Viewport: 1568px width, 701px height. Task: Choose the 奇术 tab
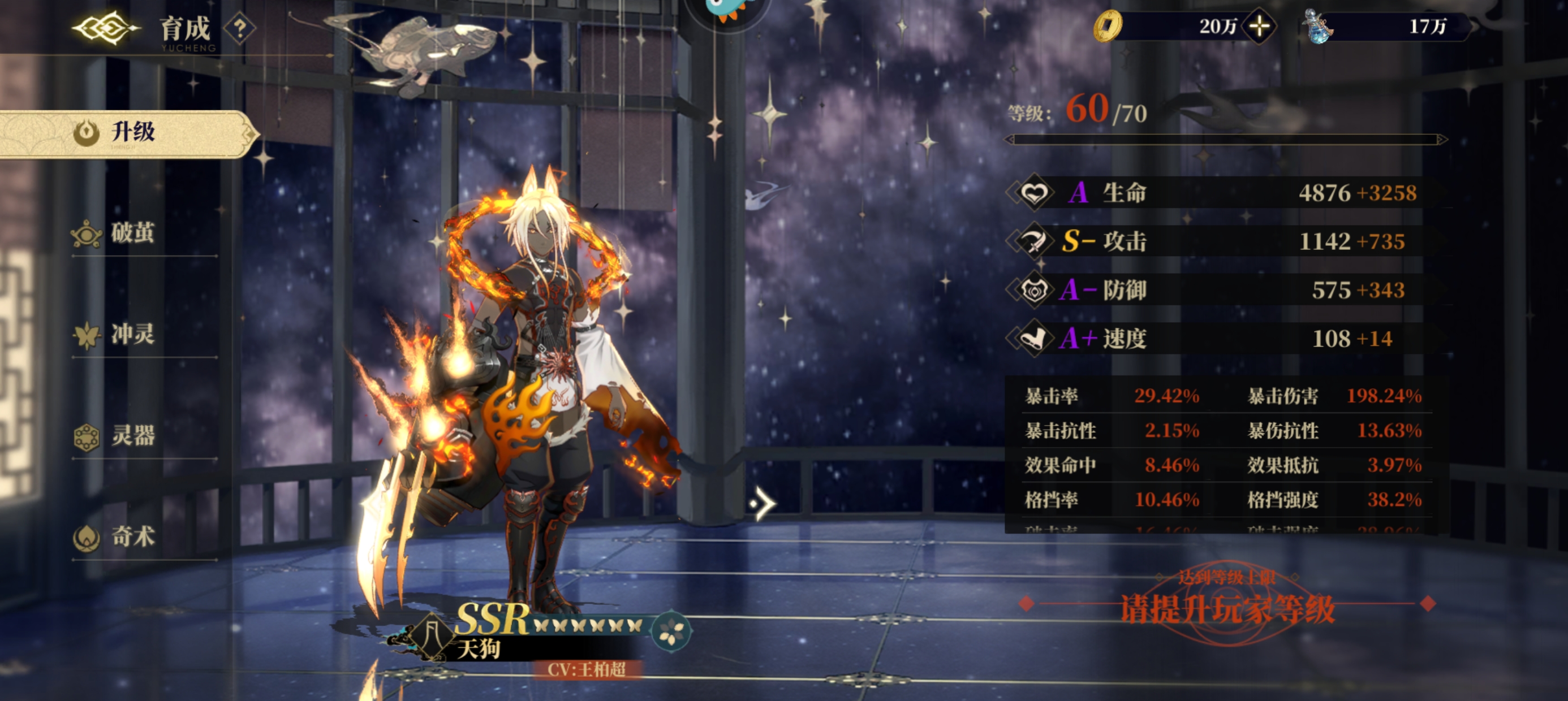point(132,537)
